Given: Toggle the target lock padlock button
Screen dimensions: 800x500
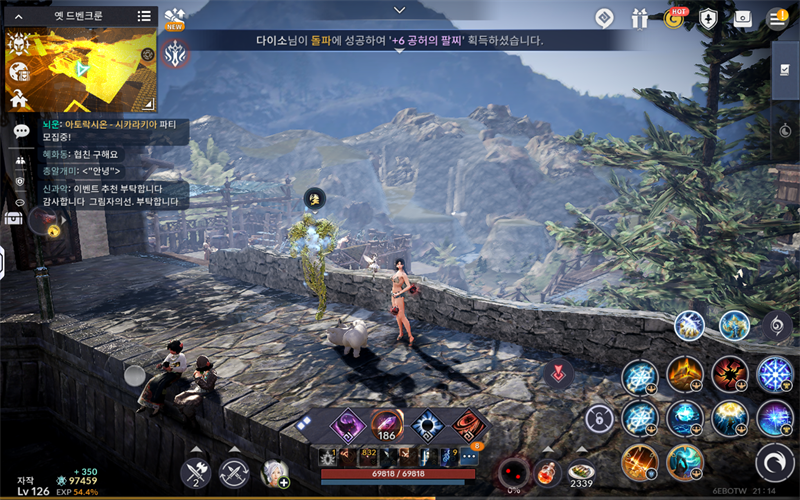Looking at the screenshot, I should coord(600,418).
